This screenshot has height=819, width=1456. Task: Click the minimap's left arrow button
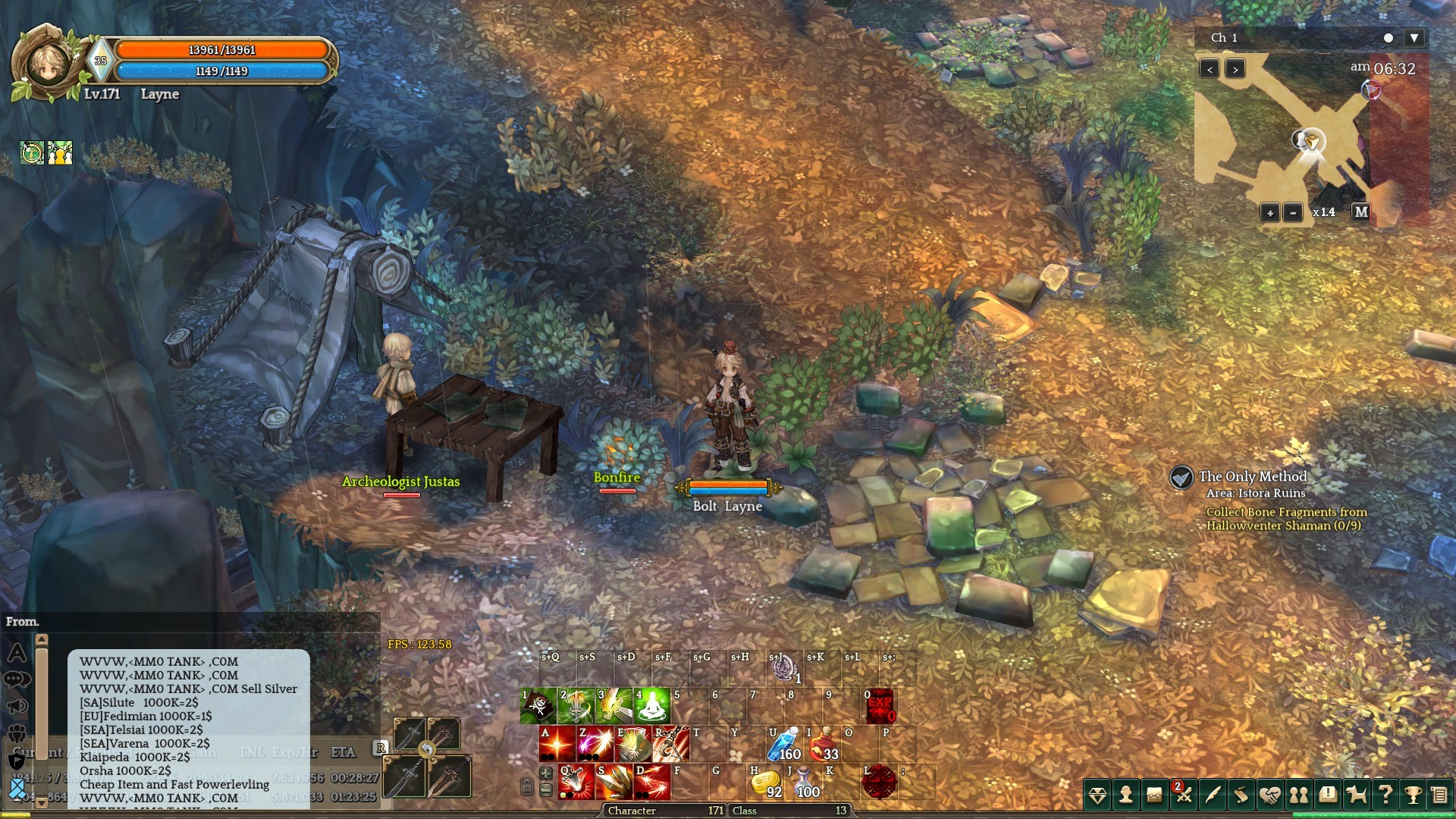click(1210, 69)
